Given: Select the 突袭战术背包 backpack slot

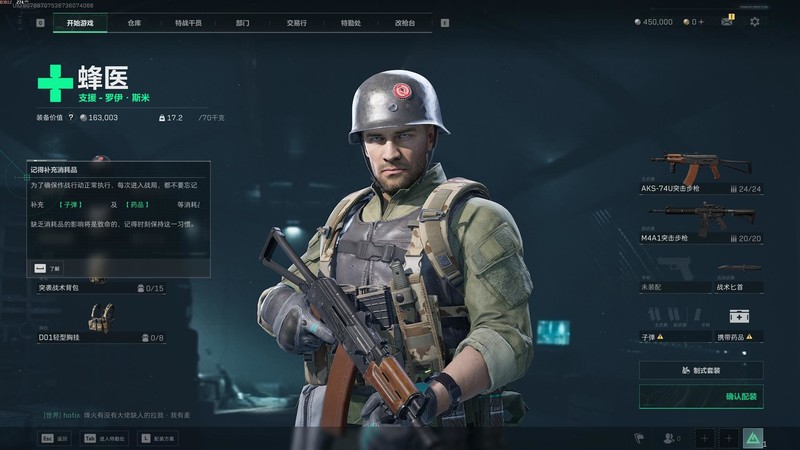Looking at the screenshot, I should click(100, 287).
